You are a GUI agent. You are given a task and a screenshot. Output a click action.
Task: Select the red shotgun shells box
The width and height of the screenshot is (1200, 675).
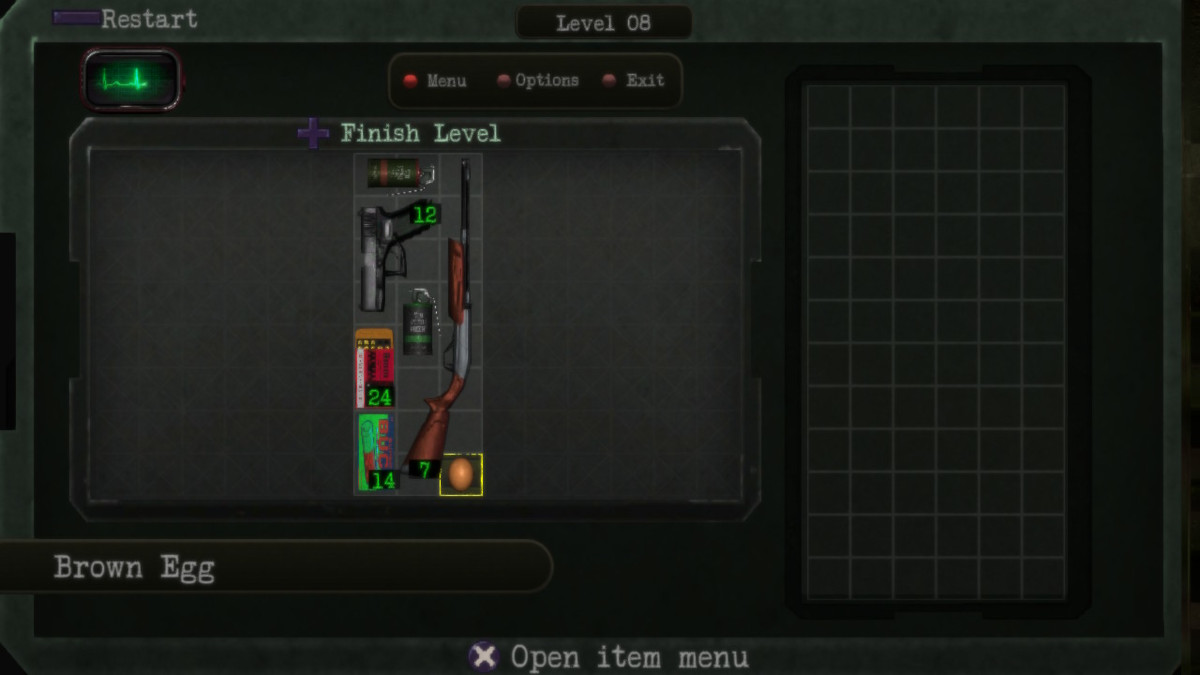point(374,366)
